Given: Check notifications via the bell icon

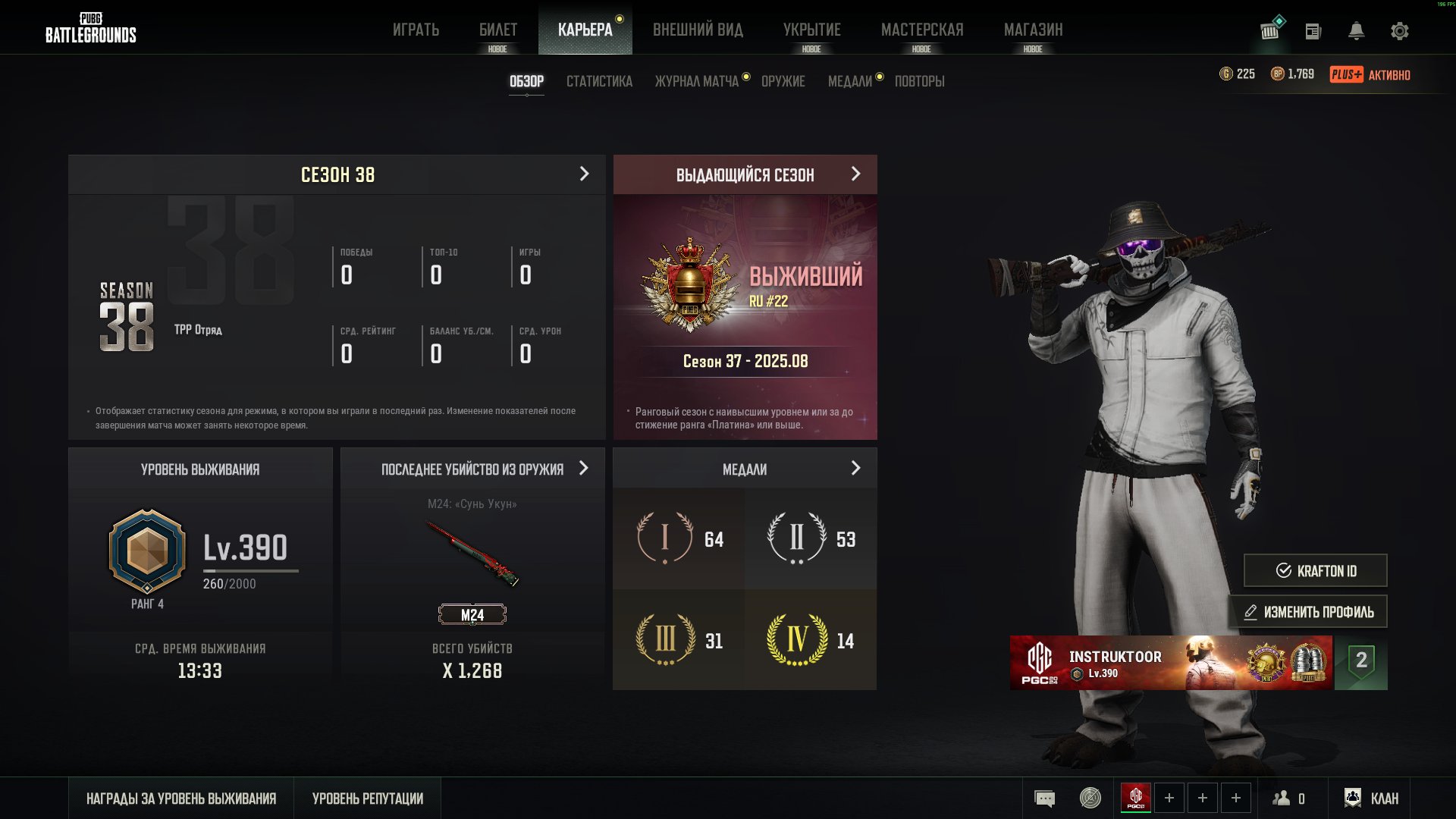Looking at the screenshot, I should click(x=1356, y=31).
